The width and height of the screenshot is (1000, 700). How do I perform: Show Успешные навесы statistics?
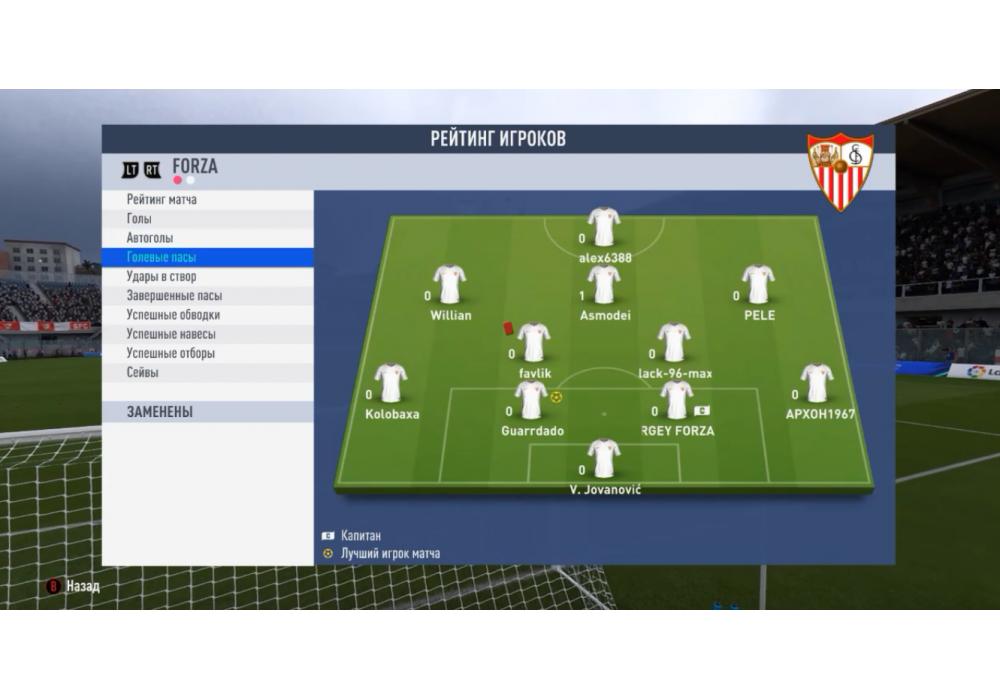click(171, 334)
